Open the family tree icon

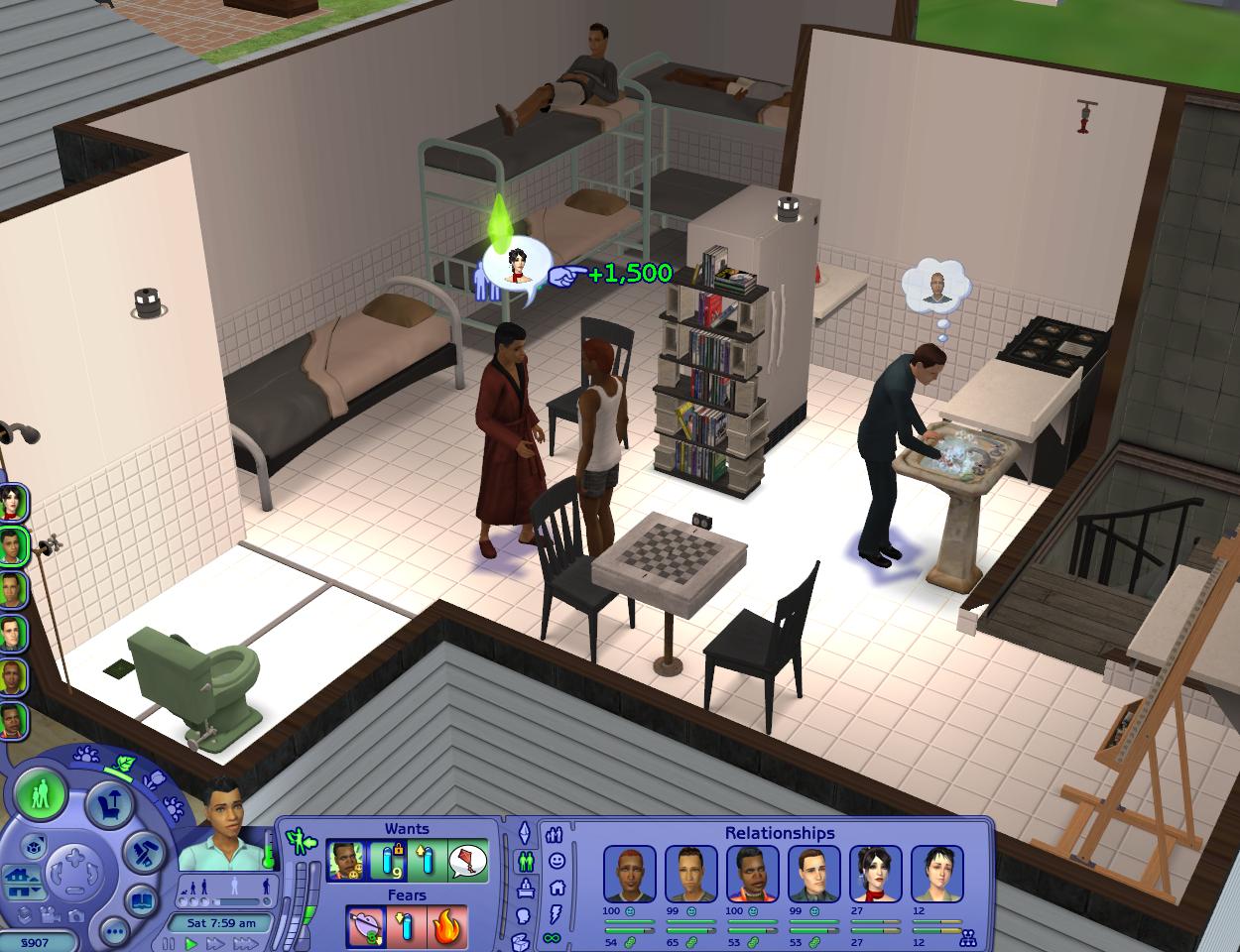point(969,936)
